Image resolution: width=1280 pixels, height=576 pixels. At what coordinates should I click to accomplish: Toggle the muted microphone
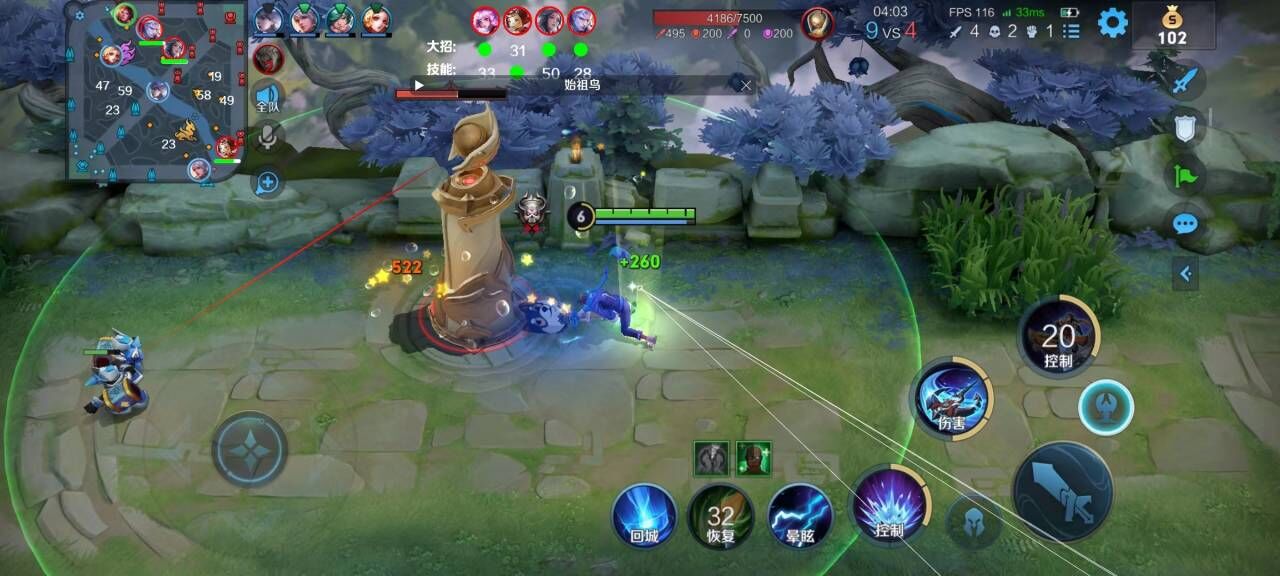[x=267, y=136]
